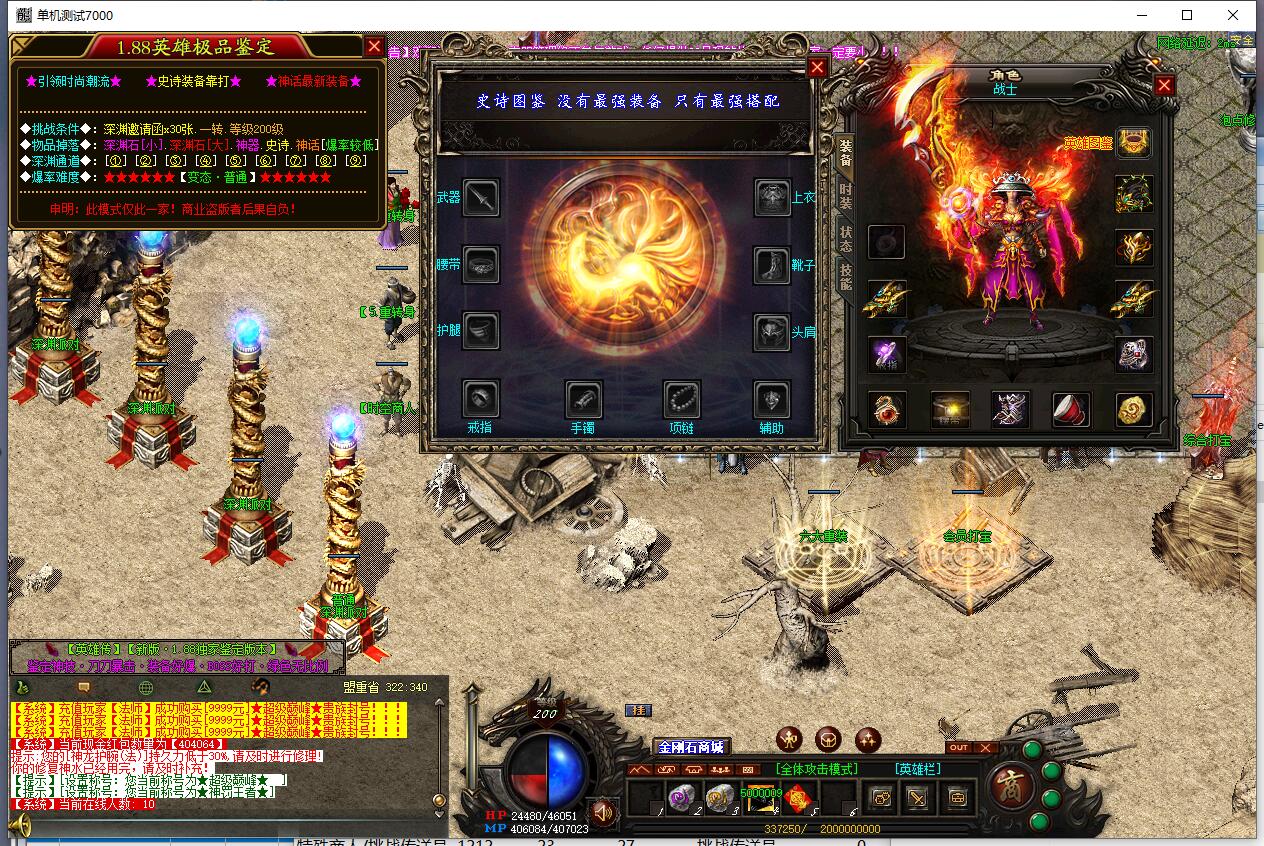
Task: Use the red envelope in hotbar slot 5
Action: (797, 797)
